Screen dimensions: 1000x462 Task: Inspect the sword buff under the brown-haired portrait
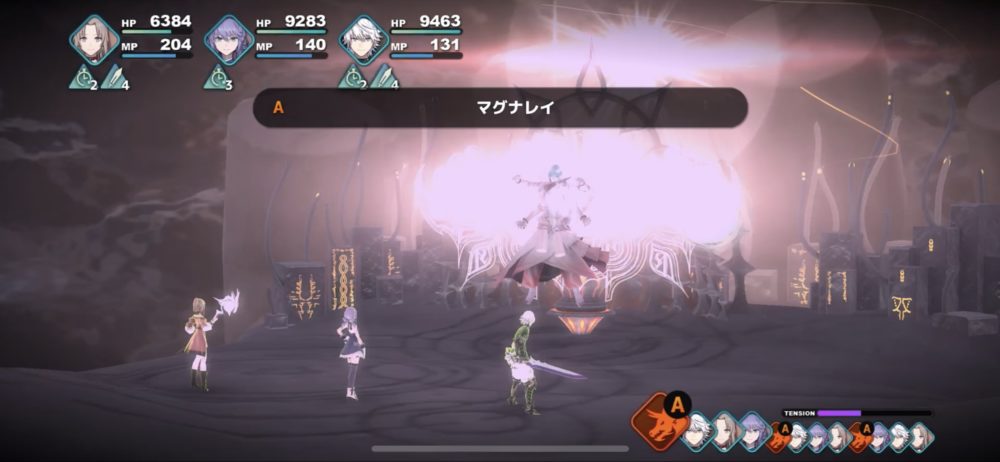(115, 78)
